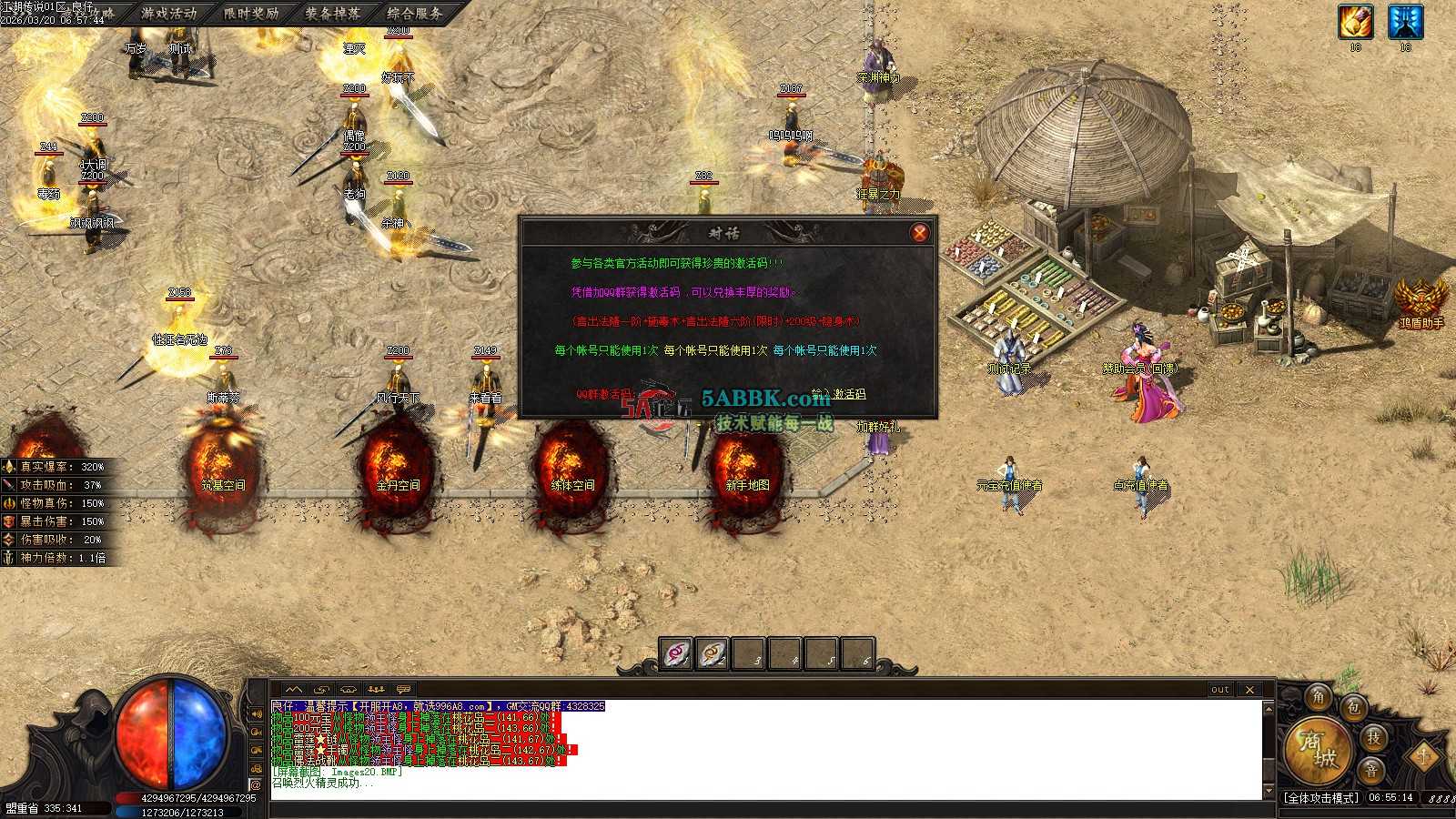Screen dimensions: 1456x819
Task: Click the golden flame buff icon
Action: [x=1355, y=22]
